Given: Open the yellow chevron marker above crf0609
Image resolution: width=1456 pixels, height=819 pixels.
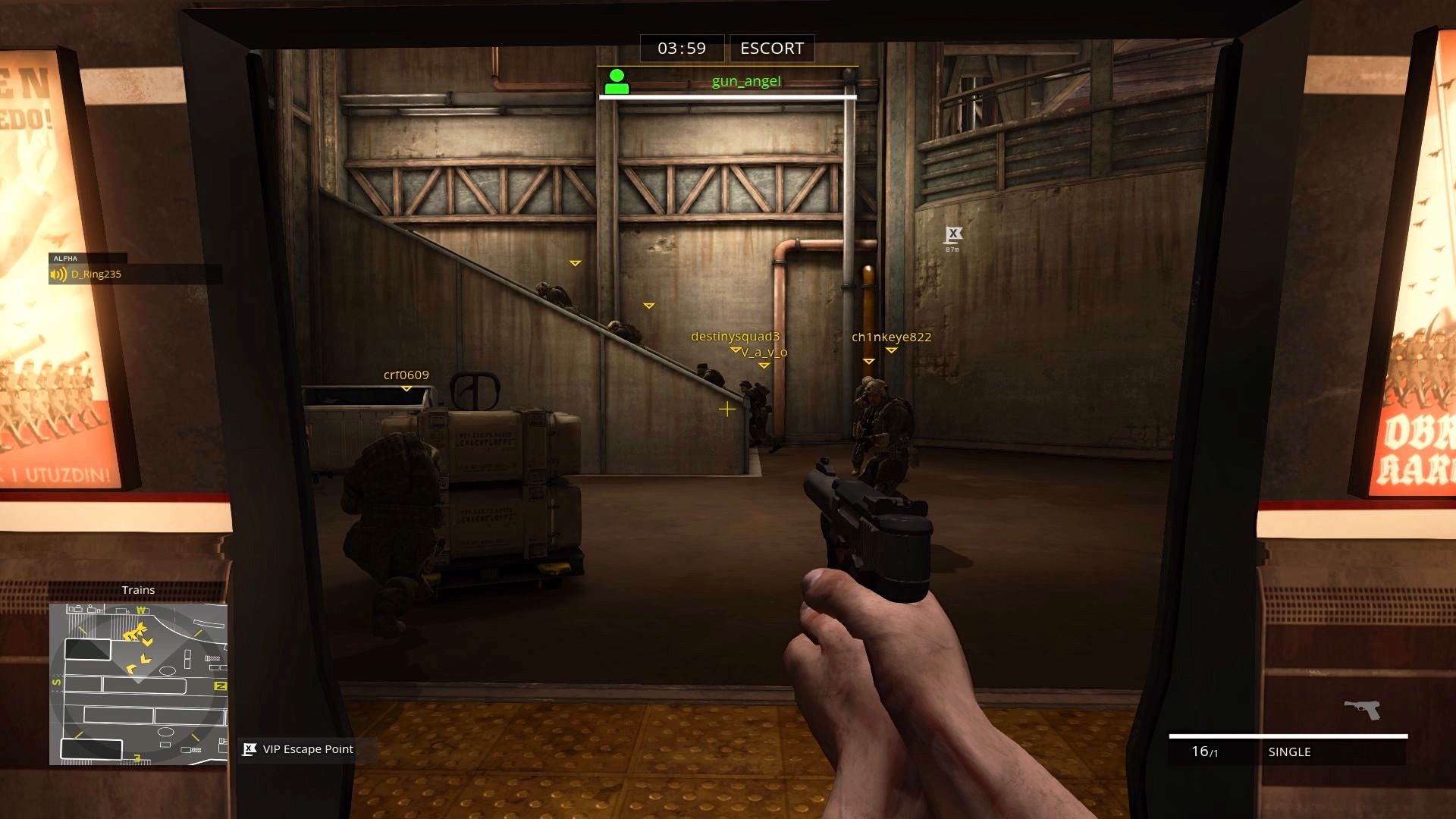Looking at the screenshot, I should pyautogui.click(x=406, y=387).
